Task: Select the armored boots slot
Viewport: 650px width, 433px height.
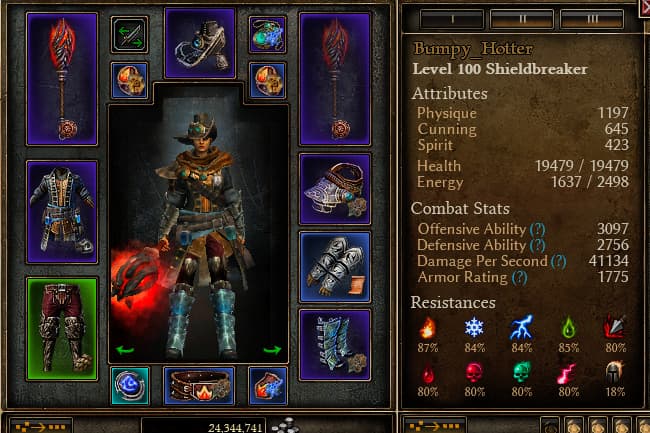Action: (334, 345)
